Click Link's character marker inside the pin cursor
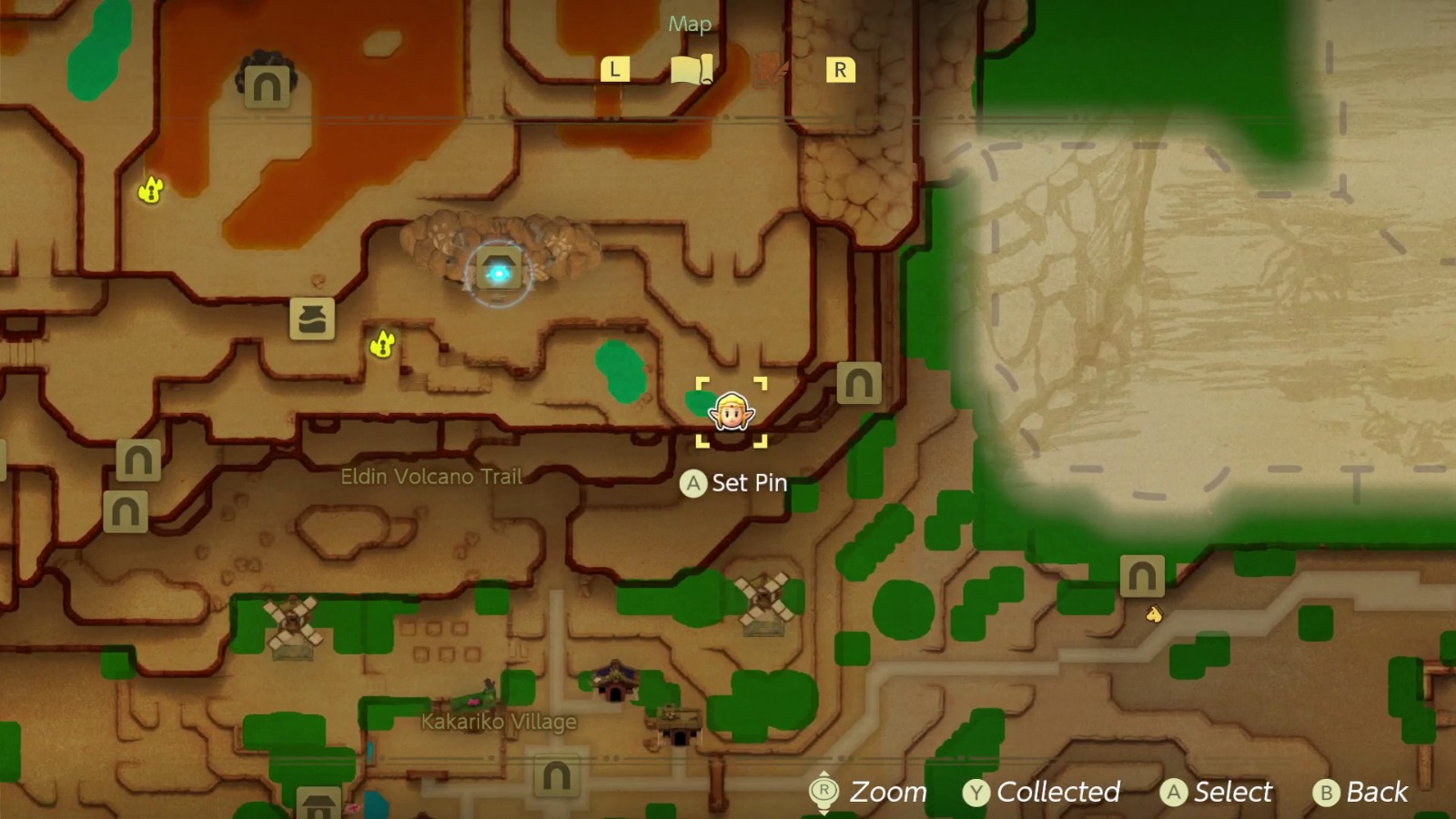This screenshot has height=819, width=1456. tap(731, 412)
